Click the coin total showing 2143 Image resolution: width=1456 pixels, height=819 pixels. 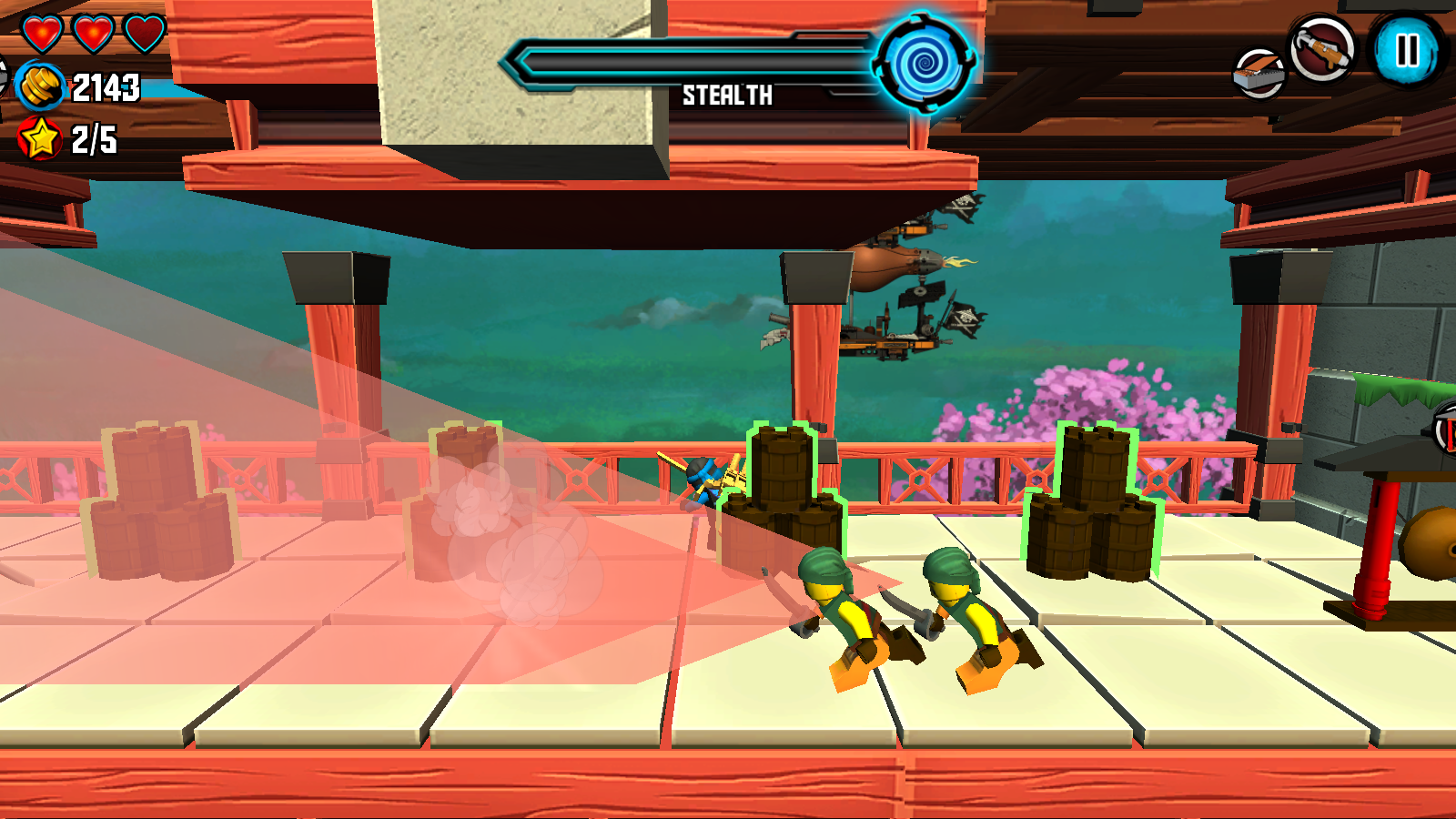106,88
